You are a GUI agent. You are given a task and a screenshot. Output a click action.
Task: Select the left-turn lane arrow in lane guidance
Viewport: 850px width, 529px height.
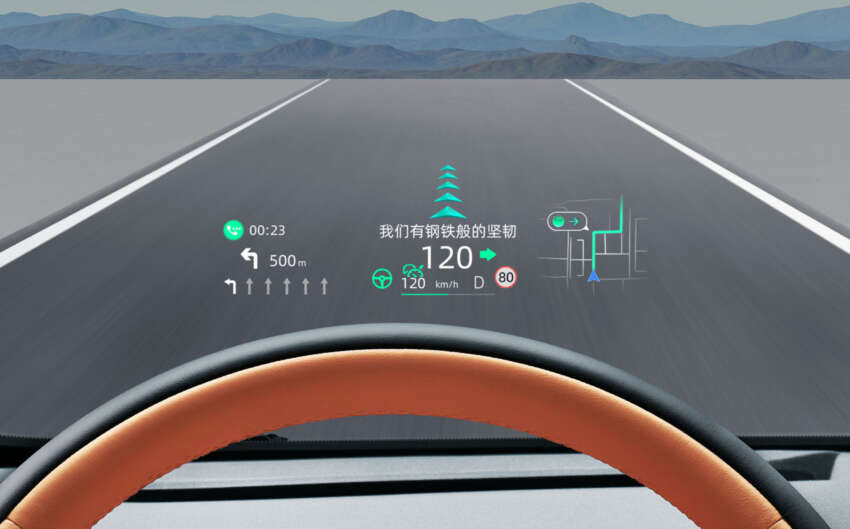pos(231,287)
